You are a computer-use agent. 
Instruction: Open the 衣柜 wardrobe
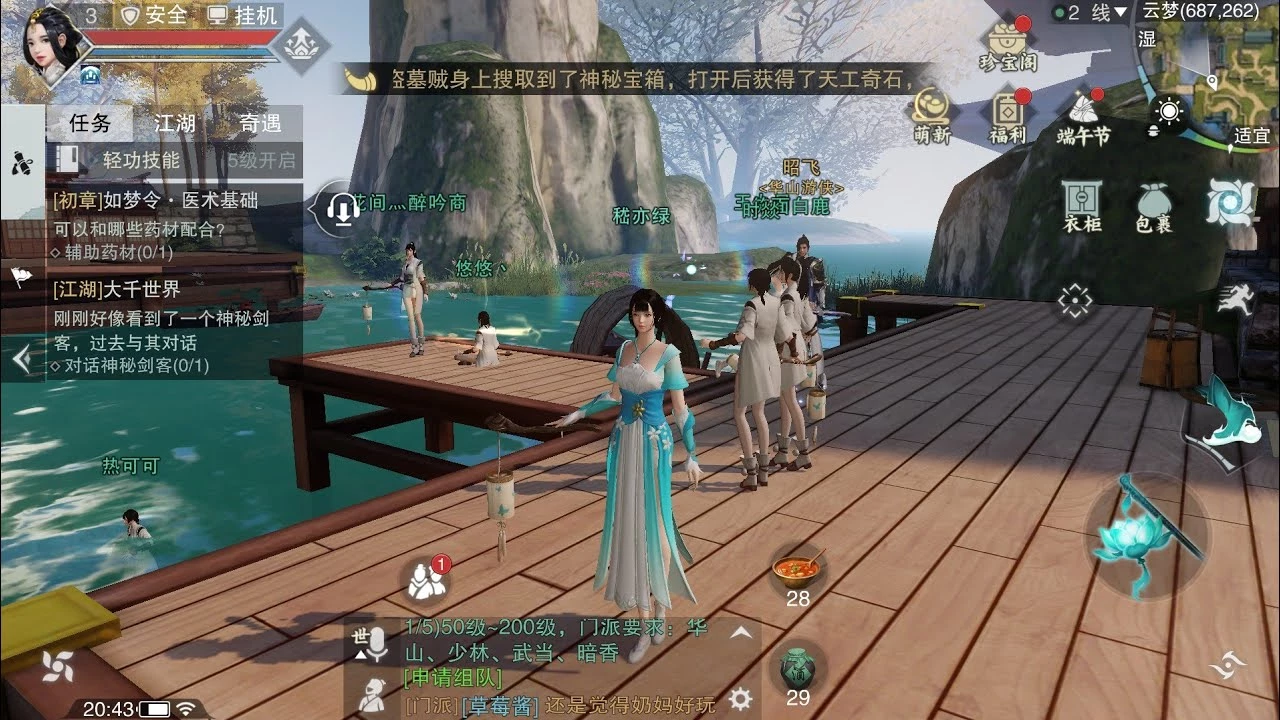point(1082,206)
